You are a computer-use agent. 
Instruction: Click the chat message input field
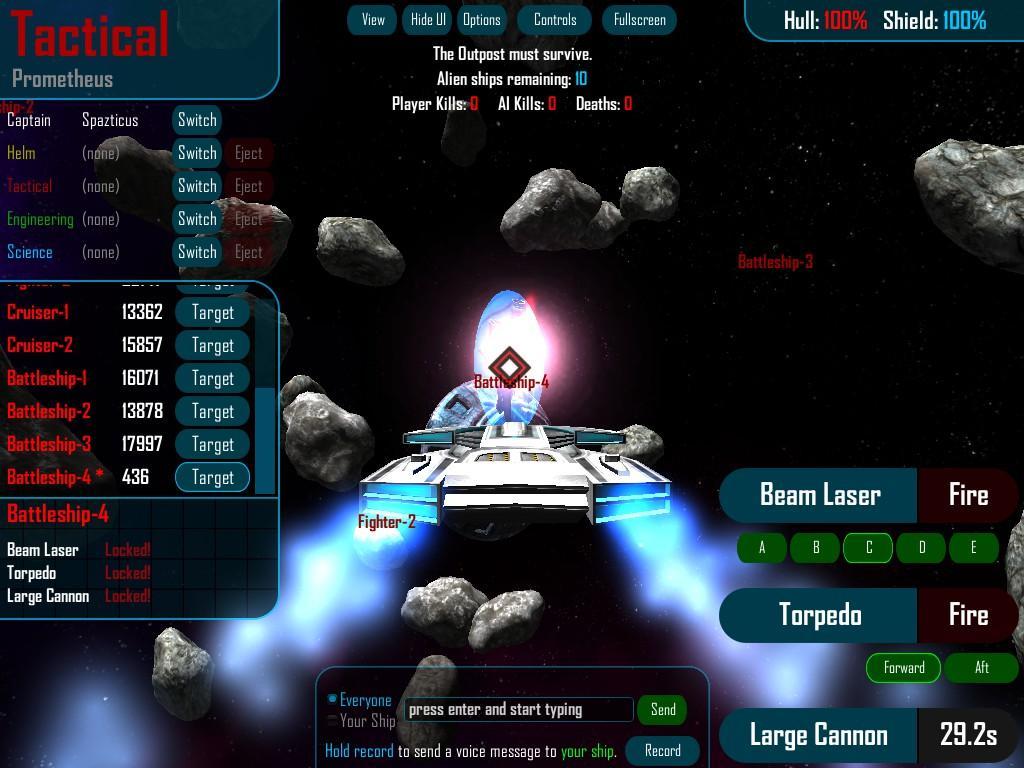coord(519,710)
